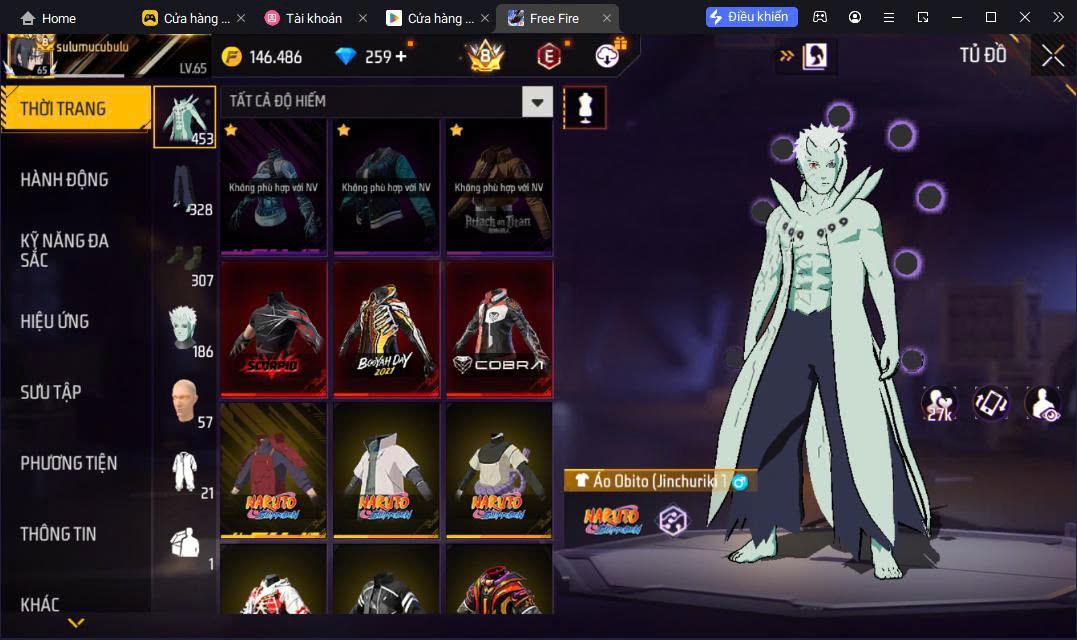1077x640 pixels.
Task: Click the mannequin preview button
Action: click(585, 107)
